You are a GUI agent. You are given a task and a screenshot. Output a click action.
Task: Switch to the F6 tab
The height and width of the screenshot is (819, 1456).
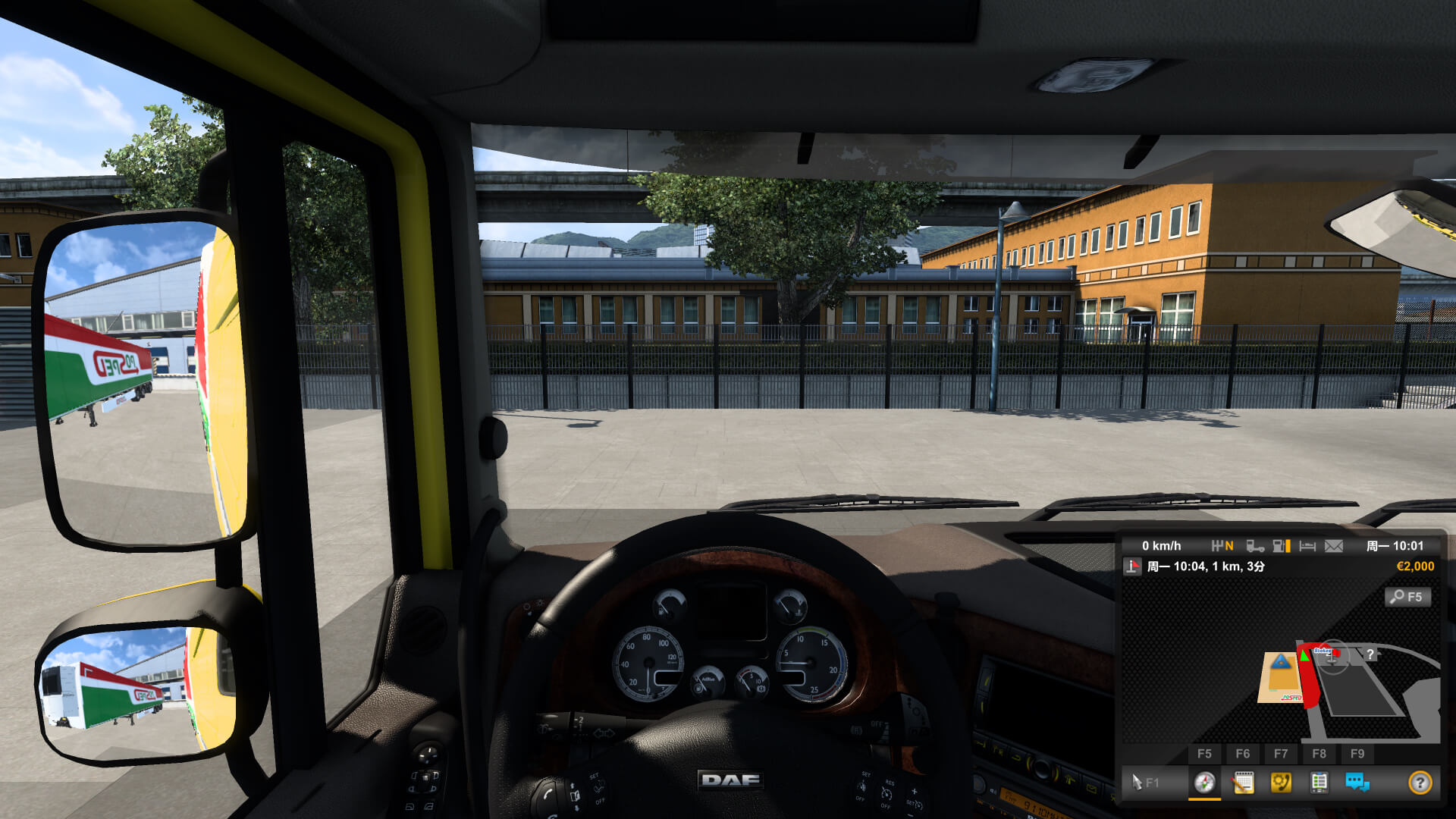point(1243,753)
